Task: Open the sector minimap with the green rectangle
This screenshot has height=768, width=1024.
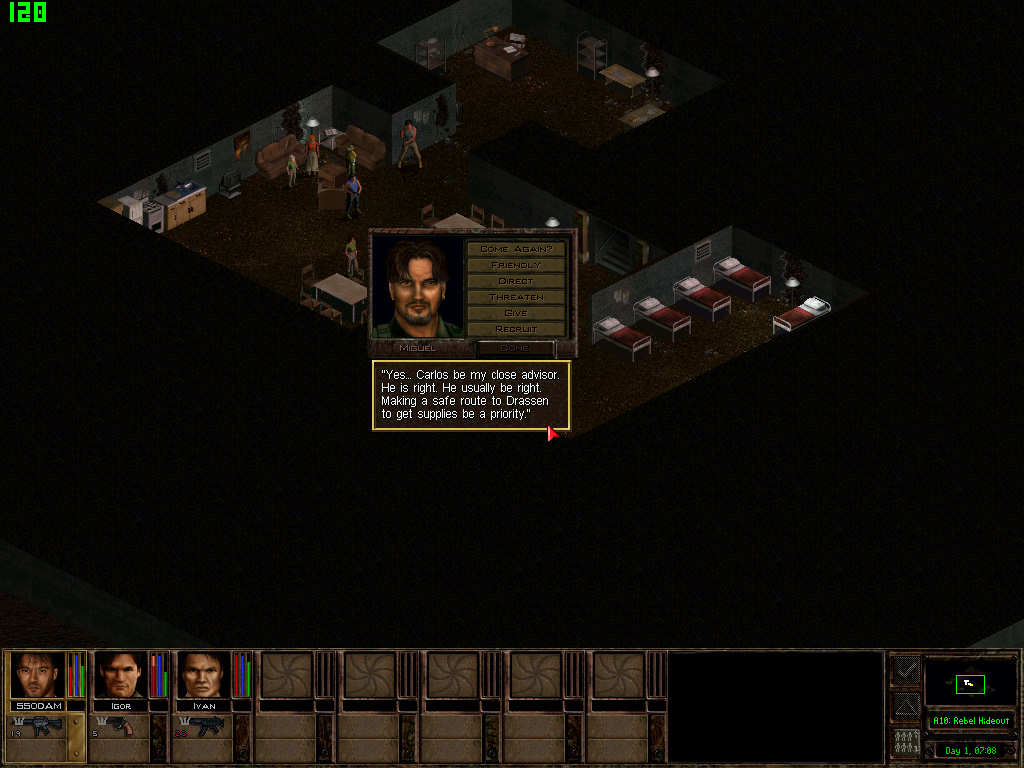Action: [969, 683]
